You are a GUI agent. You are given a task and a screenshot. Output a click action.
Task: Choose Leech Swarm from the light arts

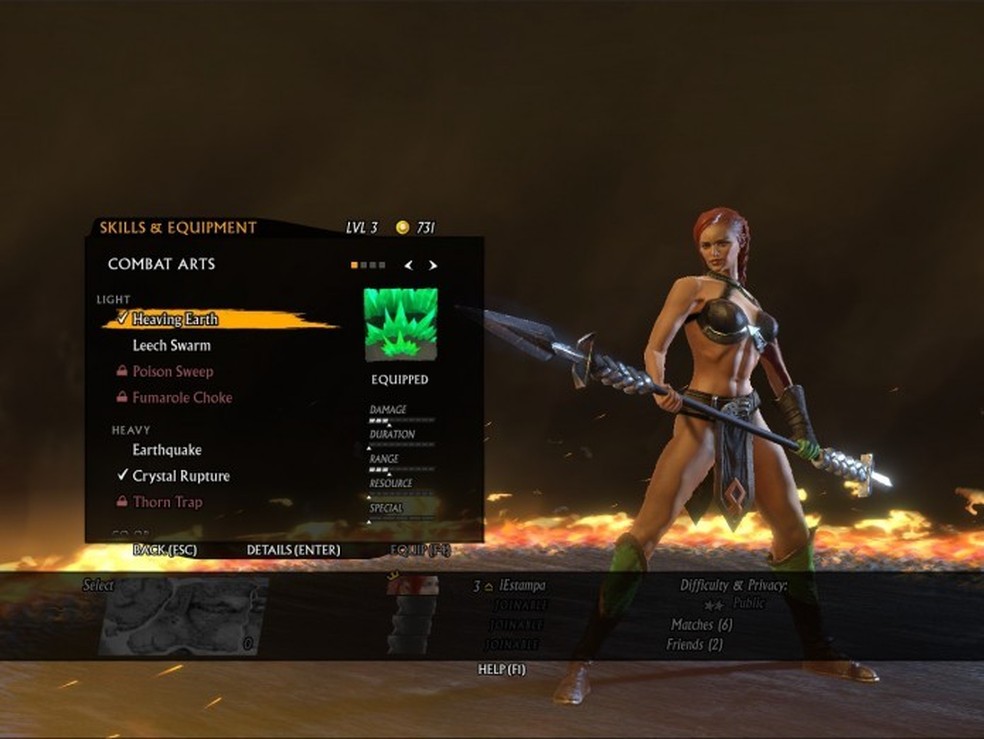(x=171, y=345)
